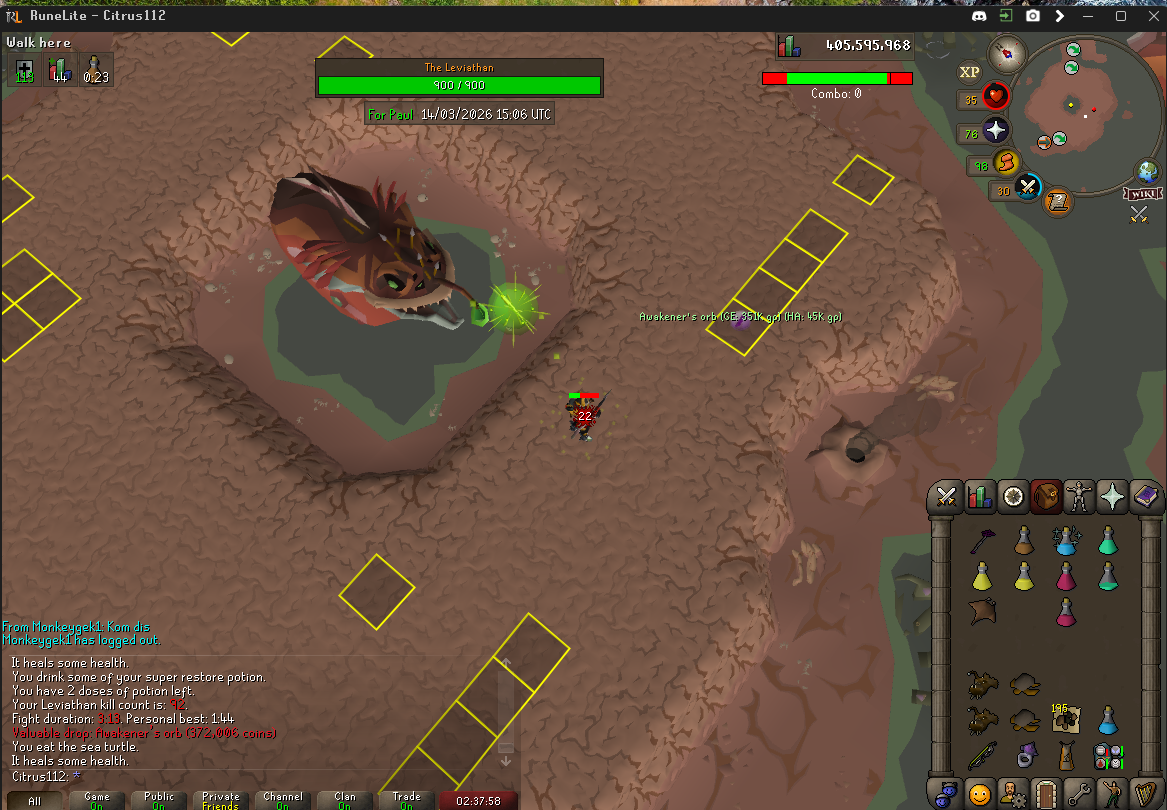Toggle the XP drops button

click(x=969, y=72)
